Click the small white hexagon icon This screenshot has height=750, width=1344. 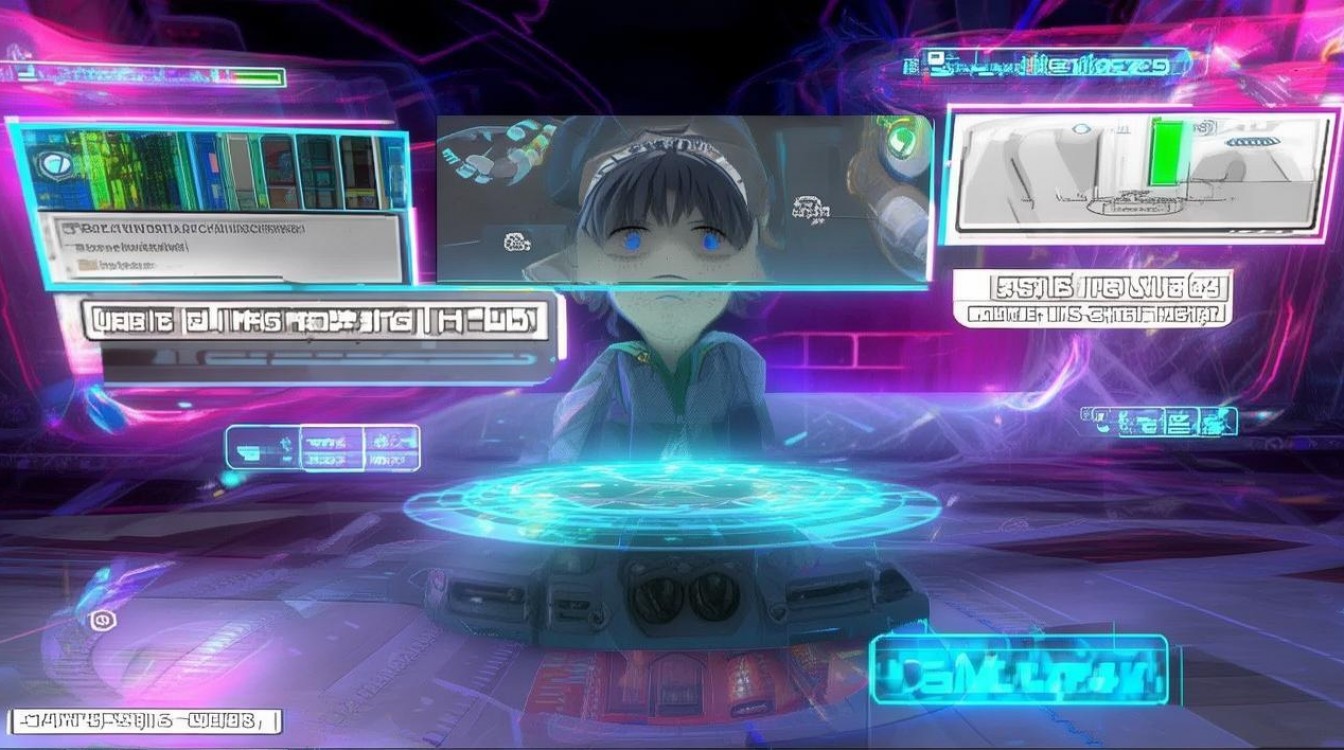point(100,621)
